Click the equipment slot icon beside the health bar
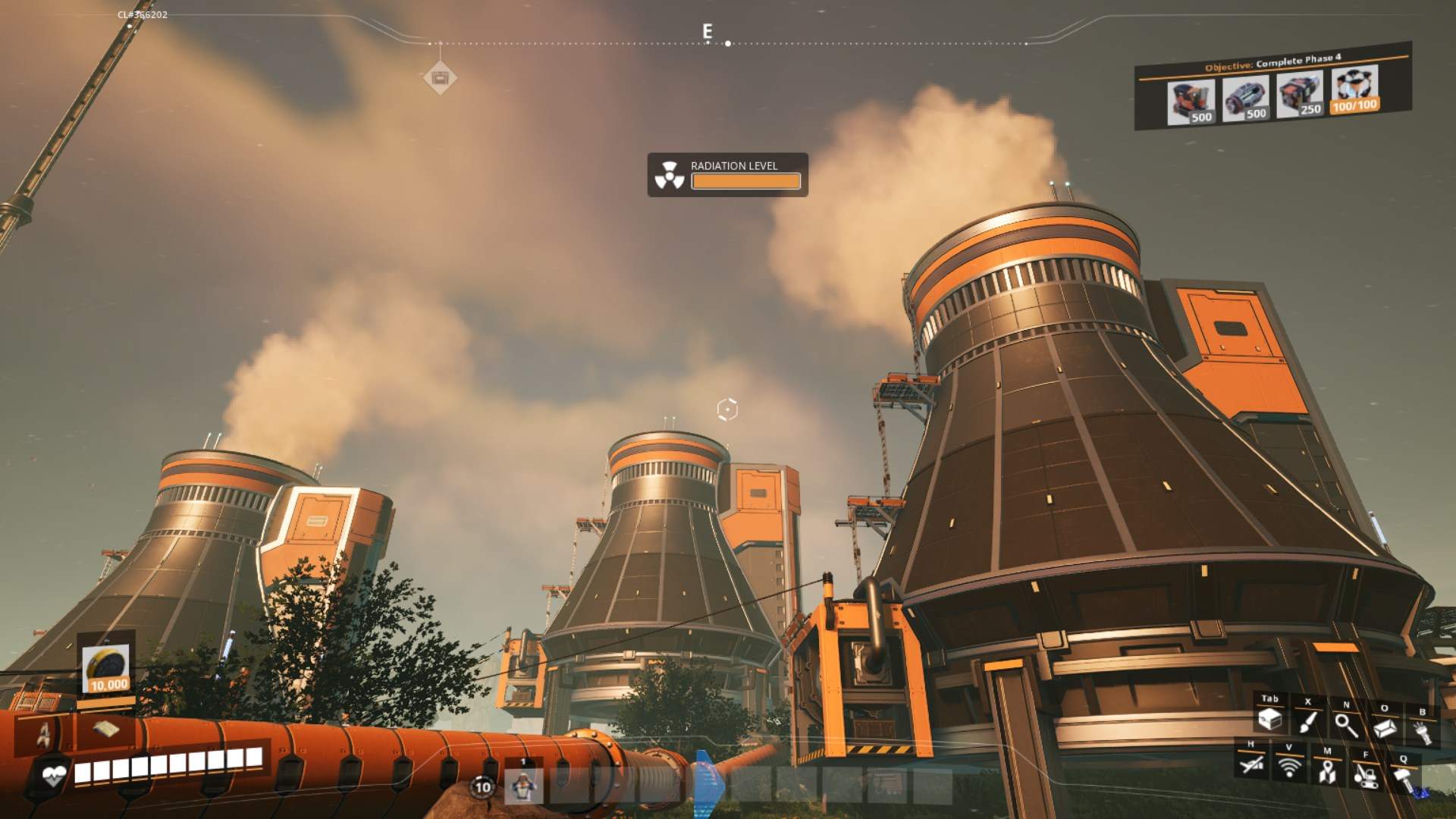Screen dimensions: 1456x819 pyautogui.click(x=44, y=734)
